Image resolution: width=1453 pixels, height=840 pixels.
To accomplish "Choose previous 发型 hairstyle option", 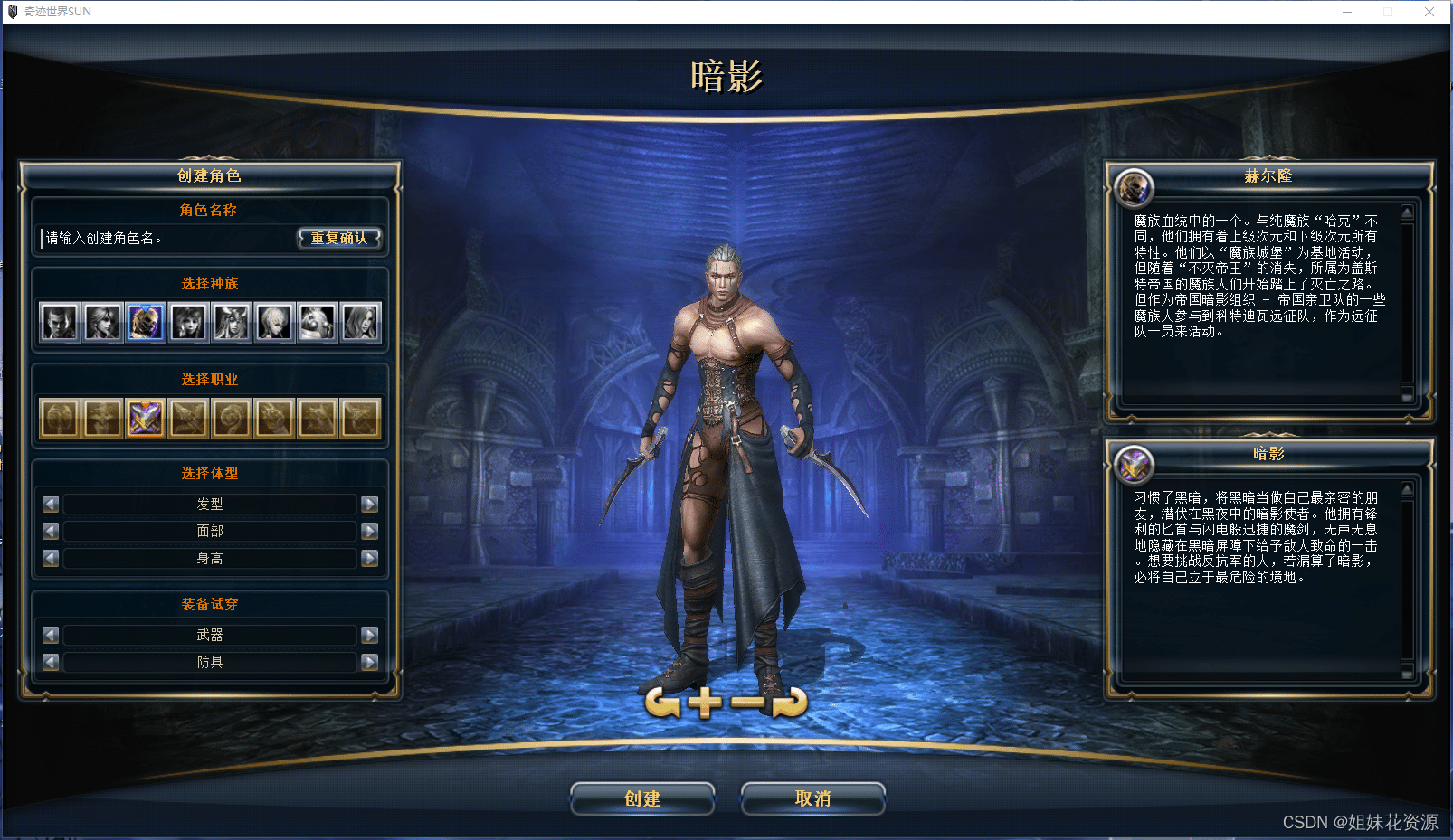I will (51, 504).
